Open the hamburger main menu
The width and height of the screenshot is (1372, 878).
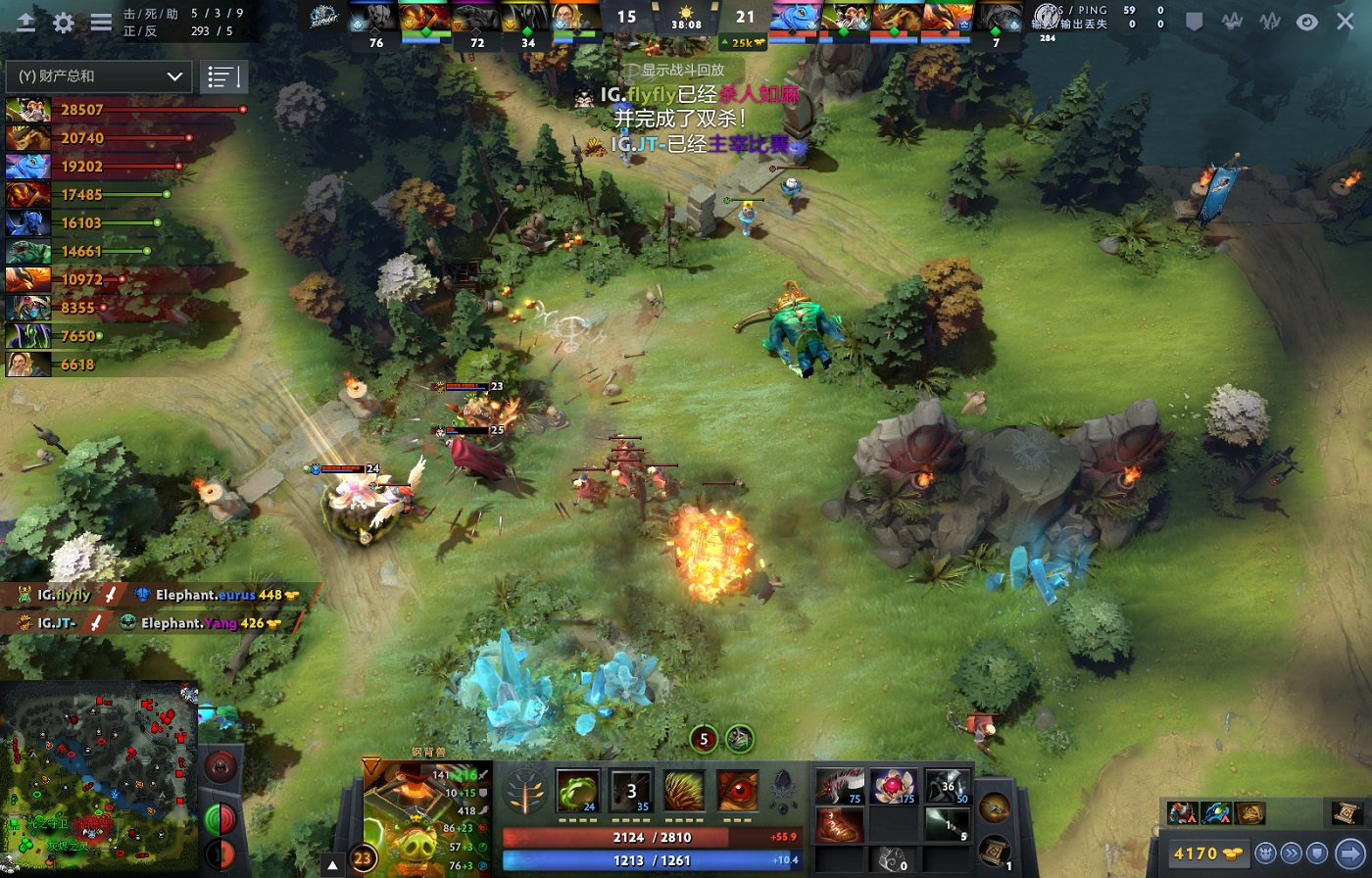[101, 24]
